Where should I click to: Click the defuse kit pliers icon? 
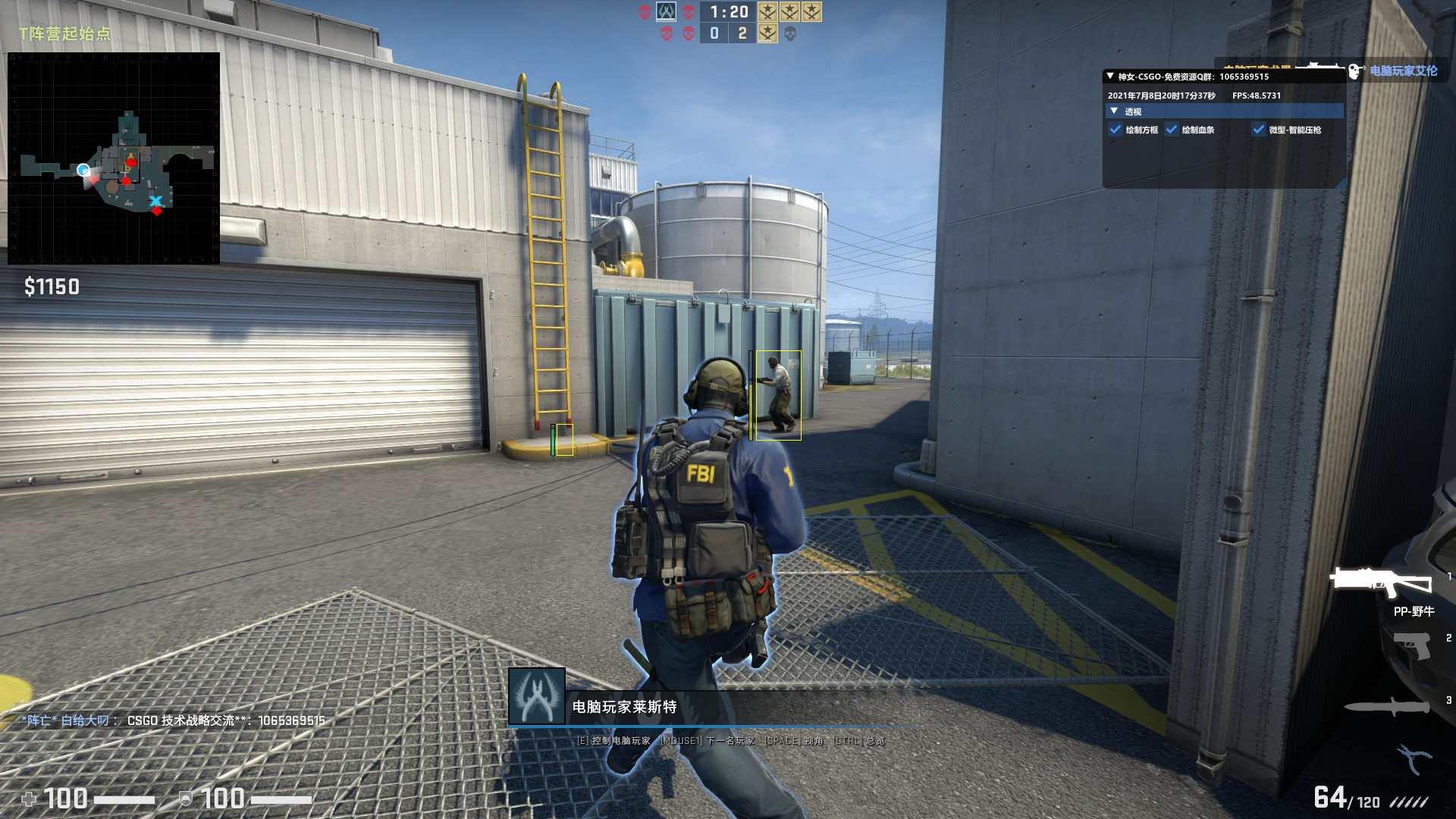pos(1414,758)
